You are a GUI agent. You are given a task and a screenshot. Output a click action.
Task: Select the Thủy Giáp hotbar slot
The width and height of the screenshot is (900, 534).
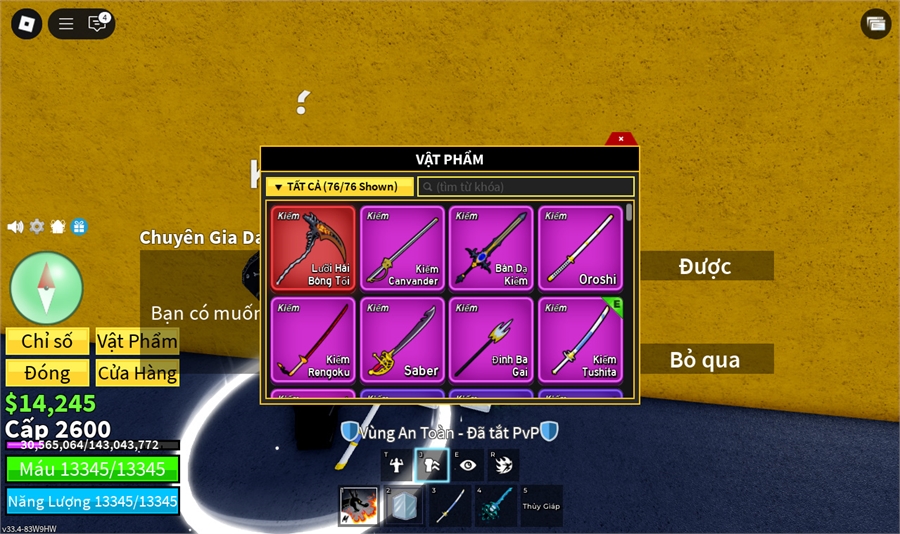pyautogui.click(x=541, y=506)
